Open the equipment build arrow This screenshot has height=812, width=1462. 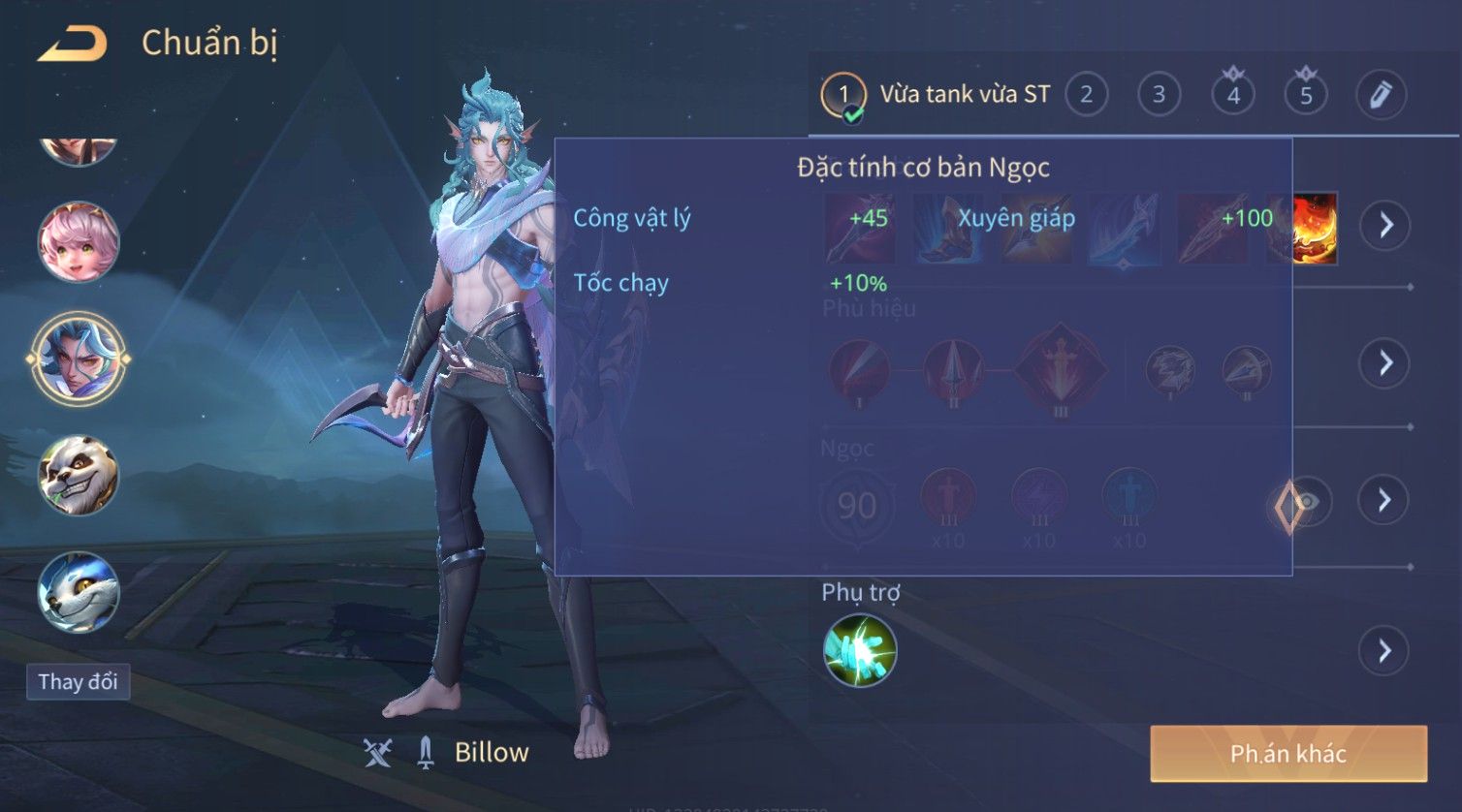click(1385, 225)
